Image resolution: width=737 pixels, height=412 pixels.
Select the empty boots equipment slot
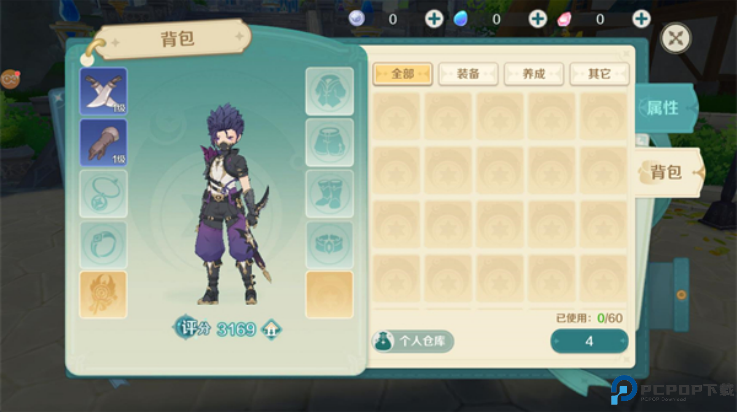(329, 194)
